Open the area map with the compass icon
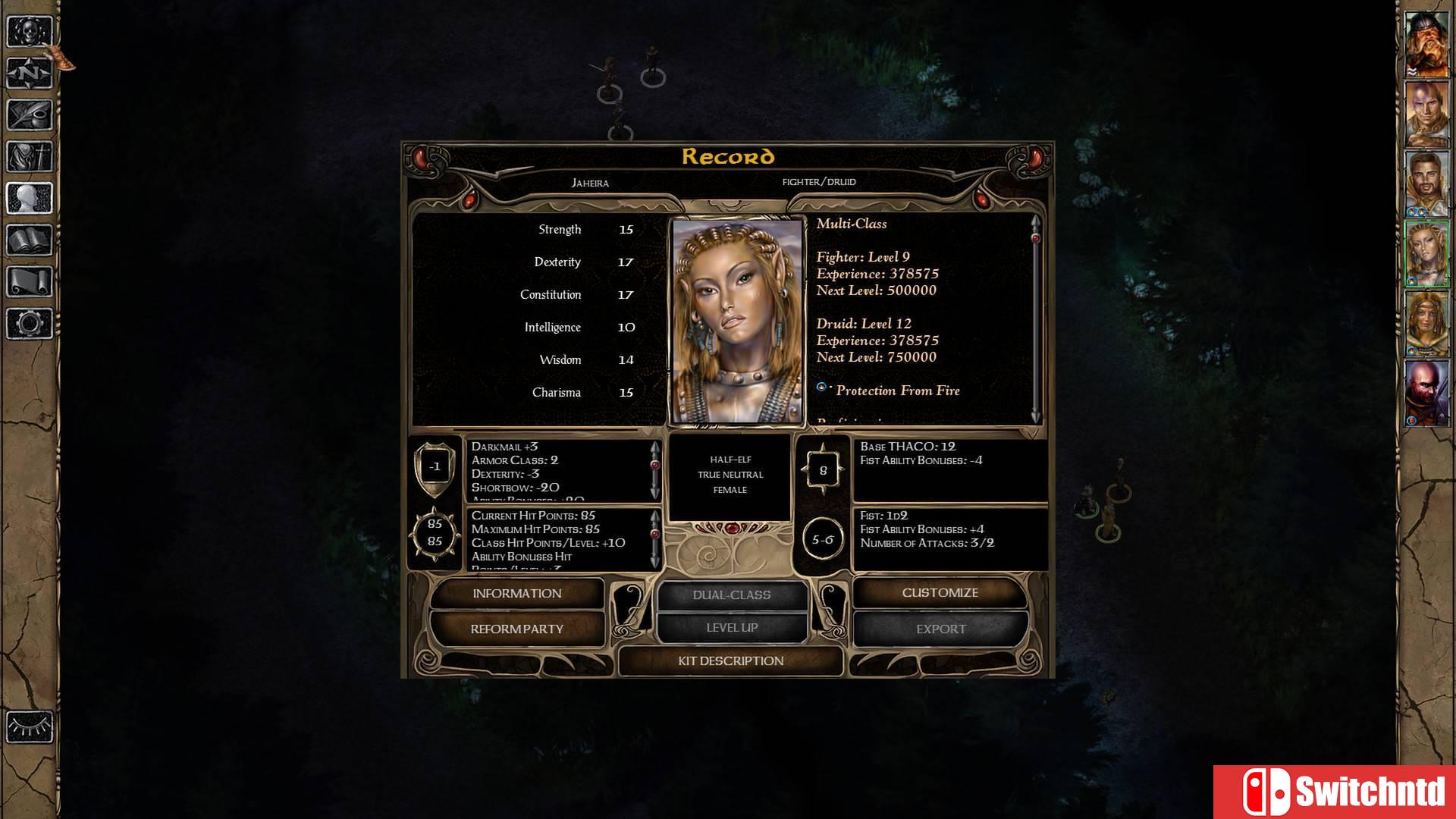The width and height of the screenshot is (1456, 819). [28, 72]
